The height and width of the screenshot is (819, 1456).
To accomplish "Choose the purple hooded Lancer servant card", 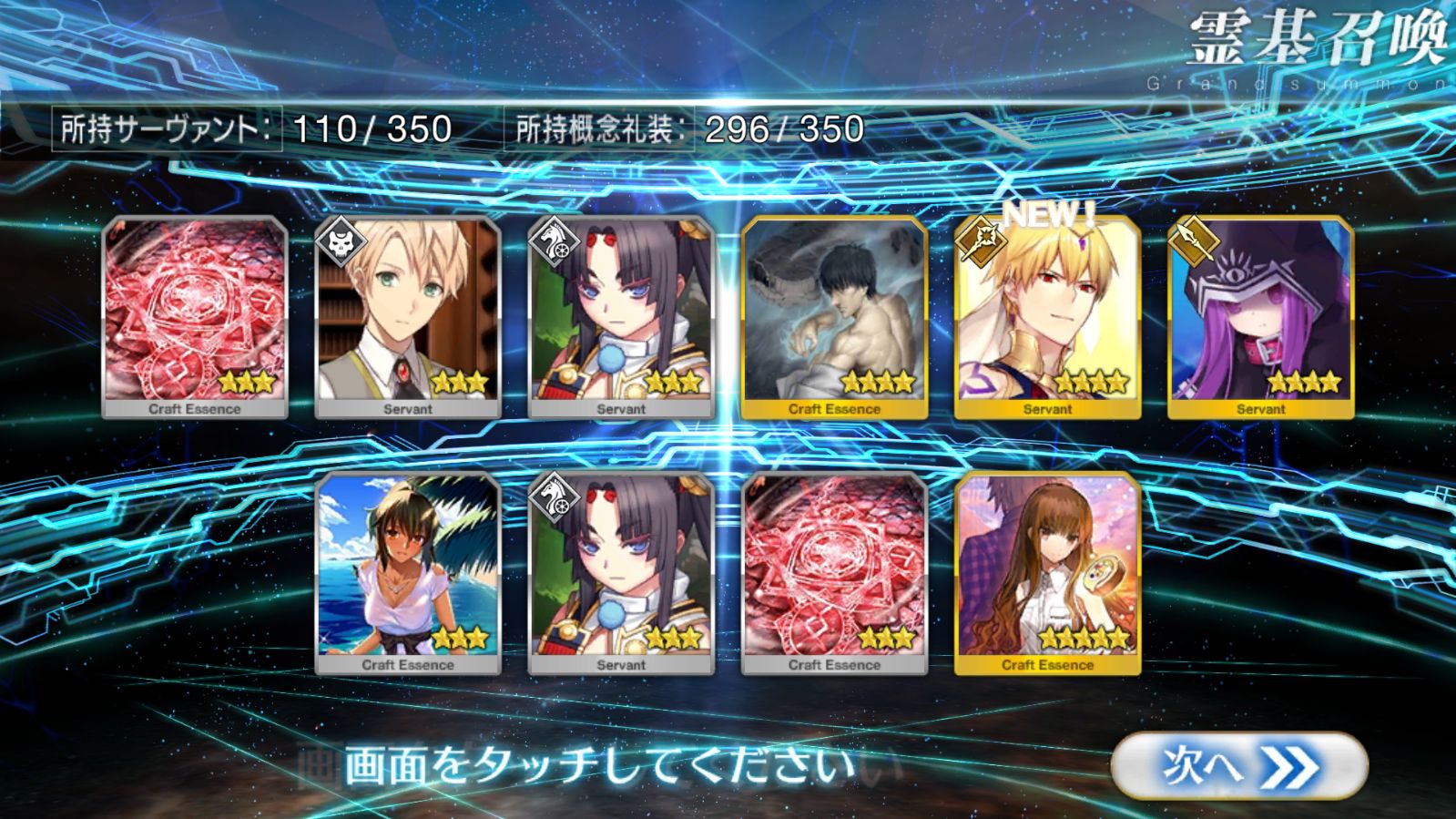I will (1260, 318).
